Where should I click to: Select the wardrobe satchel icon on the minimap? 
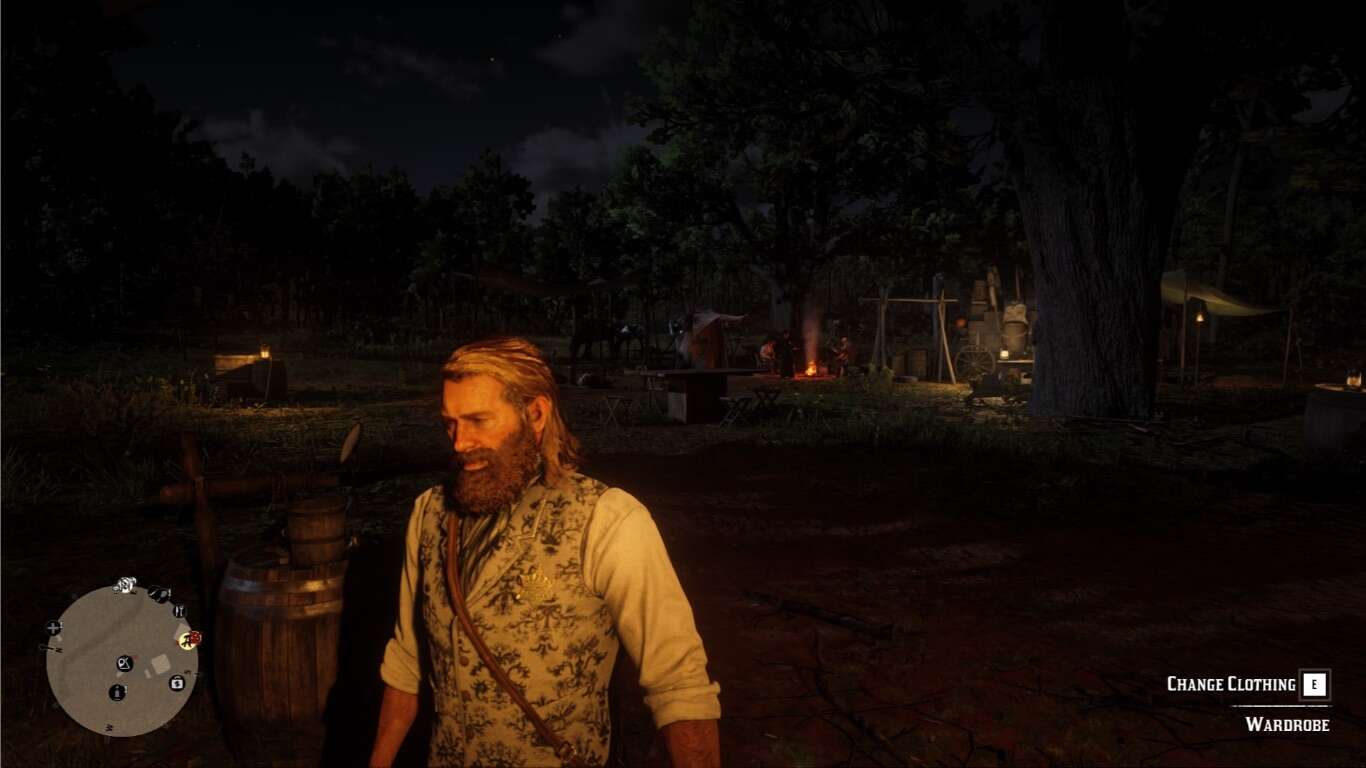(124, 663)
